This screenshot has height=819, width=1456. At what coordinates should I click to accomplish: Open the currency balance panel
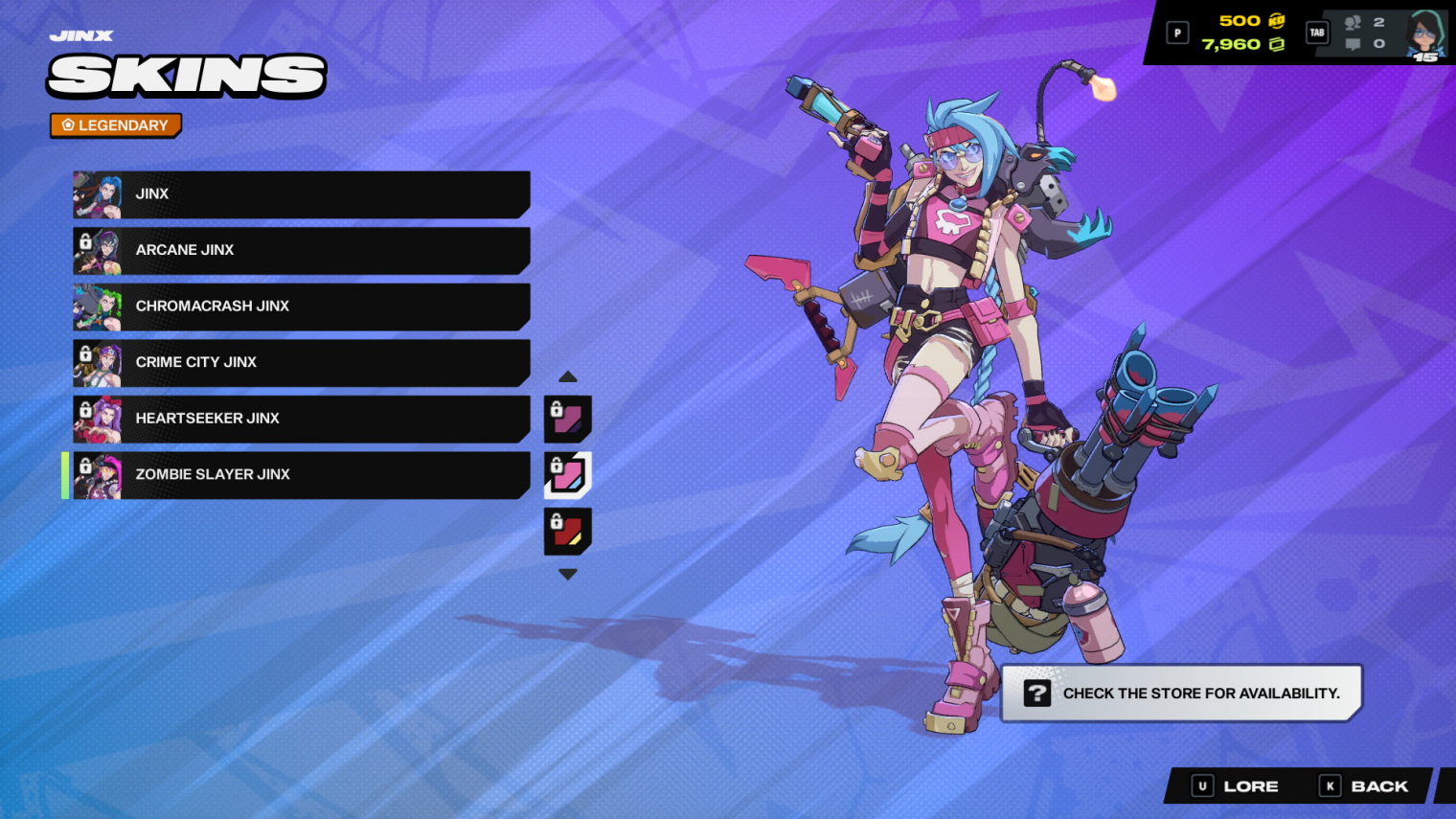click(1241, 33)
